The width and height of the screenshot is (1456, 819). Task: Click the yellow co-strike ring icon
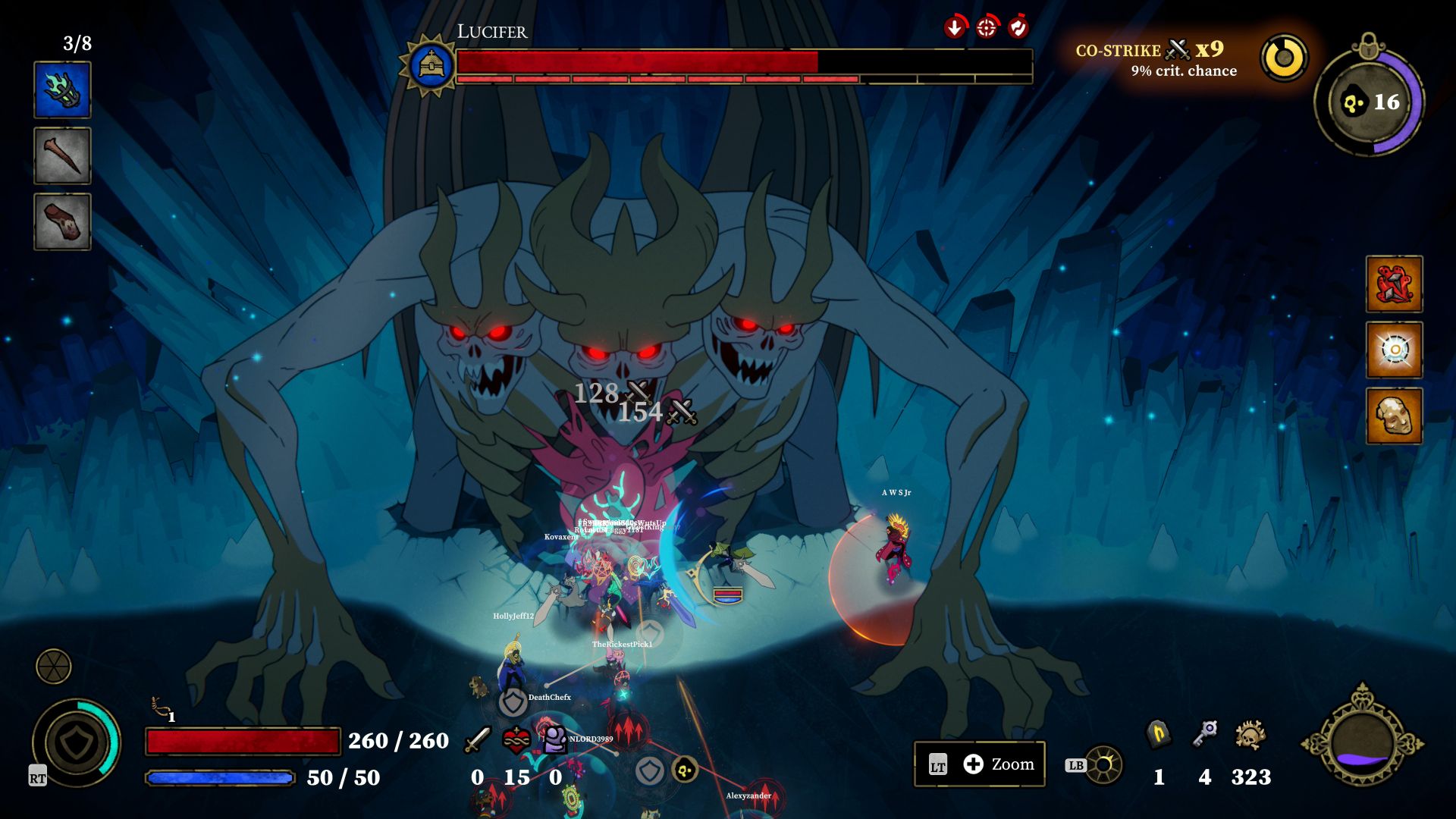click(x=1284, y=58)
